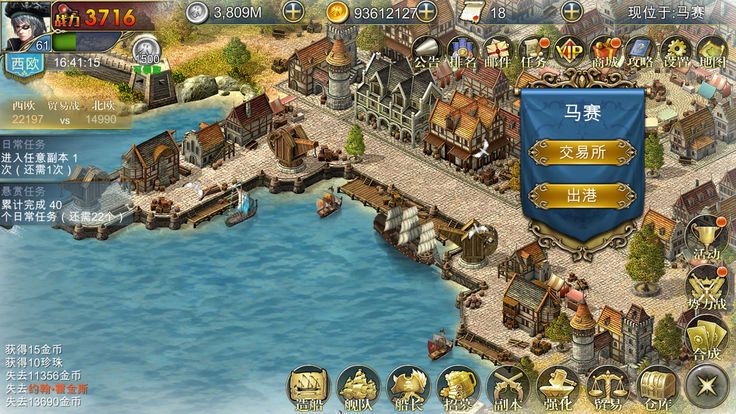Open the 邮件 mailbox
The width and height of the screenshot is (736, 414).
tap(497, 52)
